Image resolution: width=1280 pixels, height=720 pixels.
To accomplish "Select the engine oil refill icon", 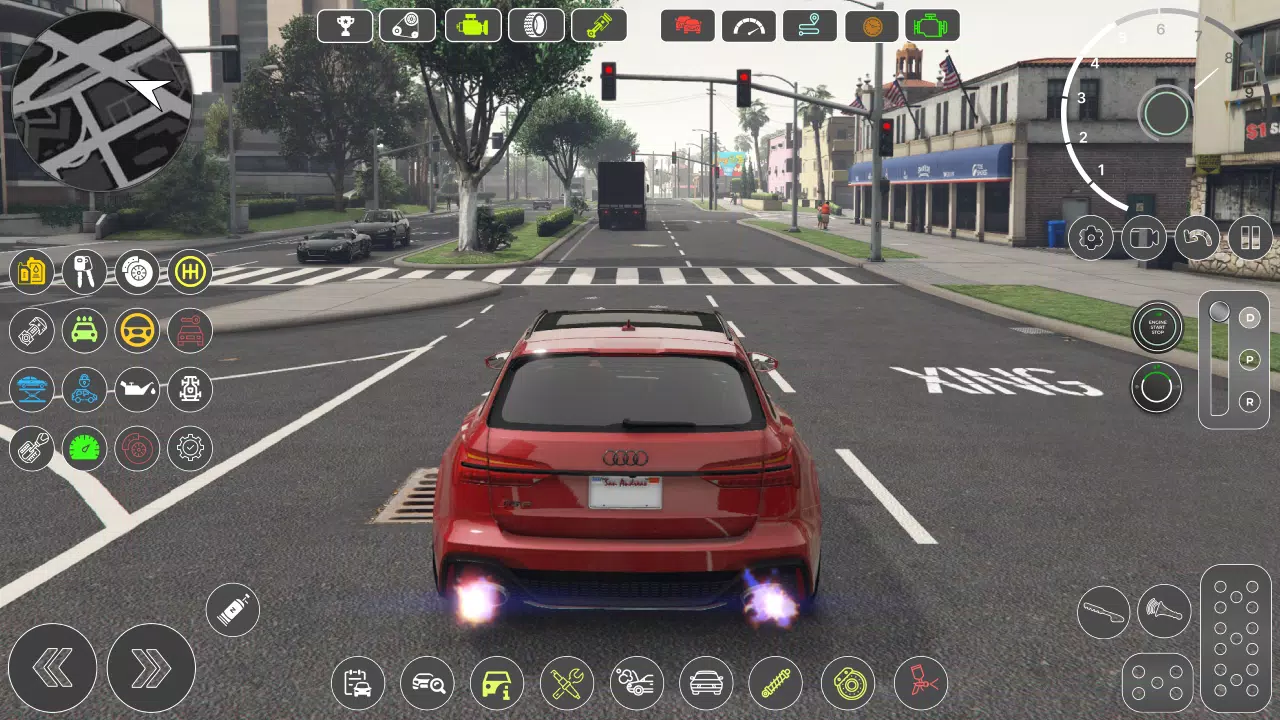I will pyautogui.click(x=136, y=390).
